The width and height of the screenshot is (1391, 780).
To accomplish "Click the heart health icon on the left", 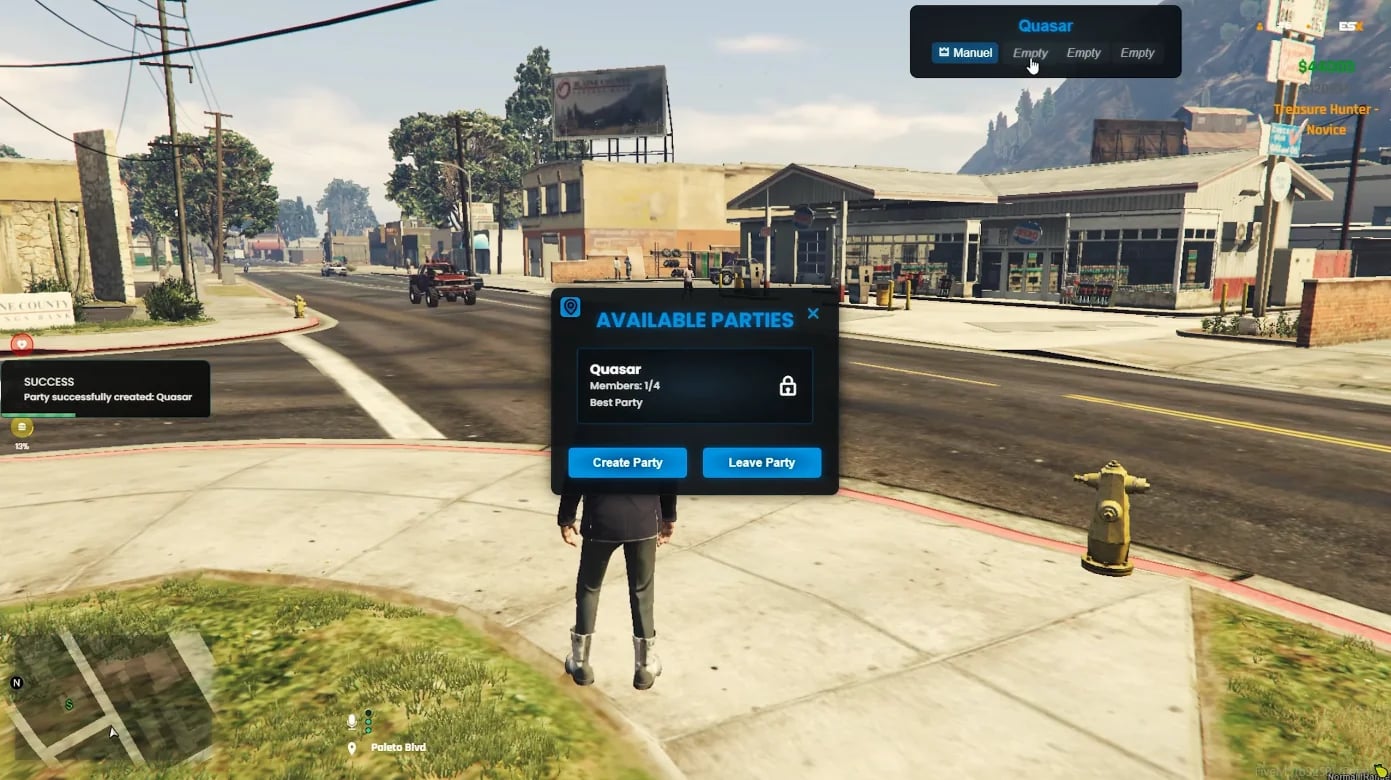I will coord(21,344).
